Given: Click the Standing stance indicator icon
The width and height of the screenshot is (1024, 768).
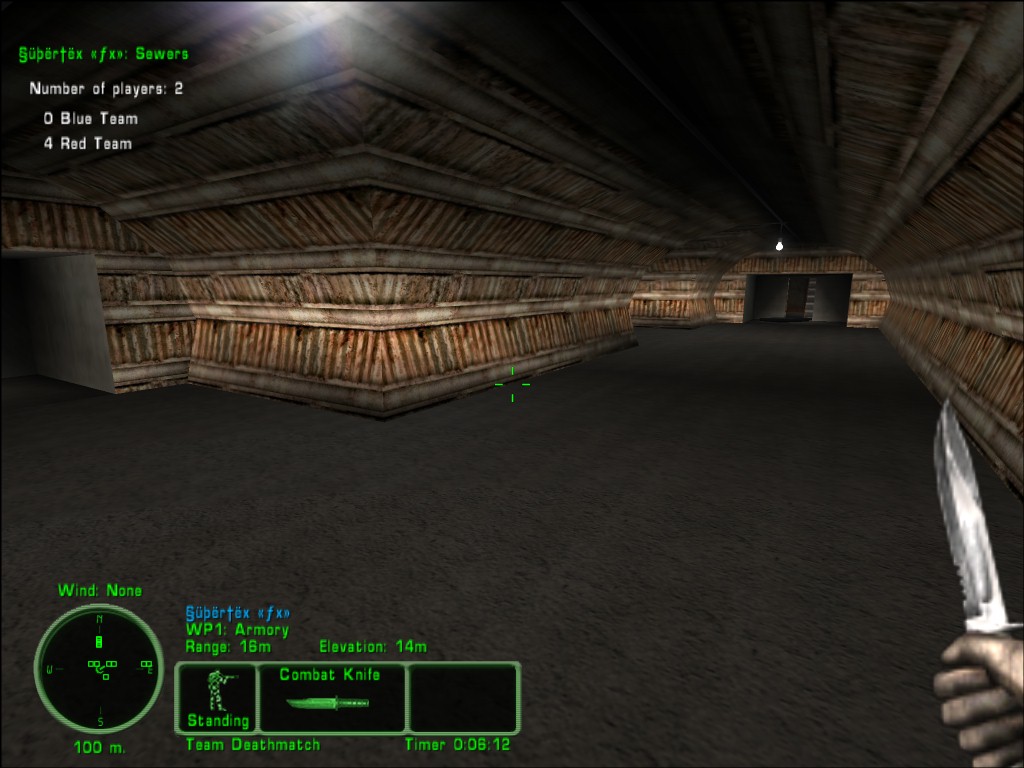Looking at the screenshot, I should [x=217, y=696].
